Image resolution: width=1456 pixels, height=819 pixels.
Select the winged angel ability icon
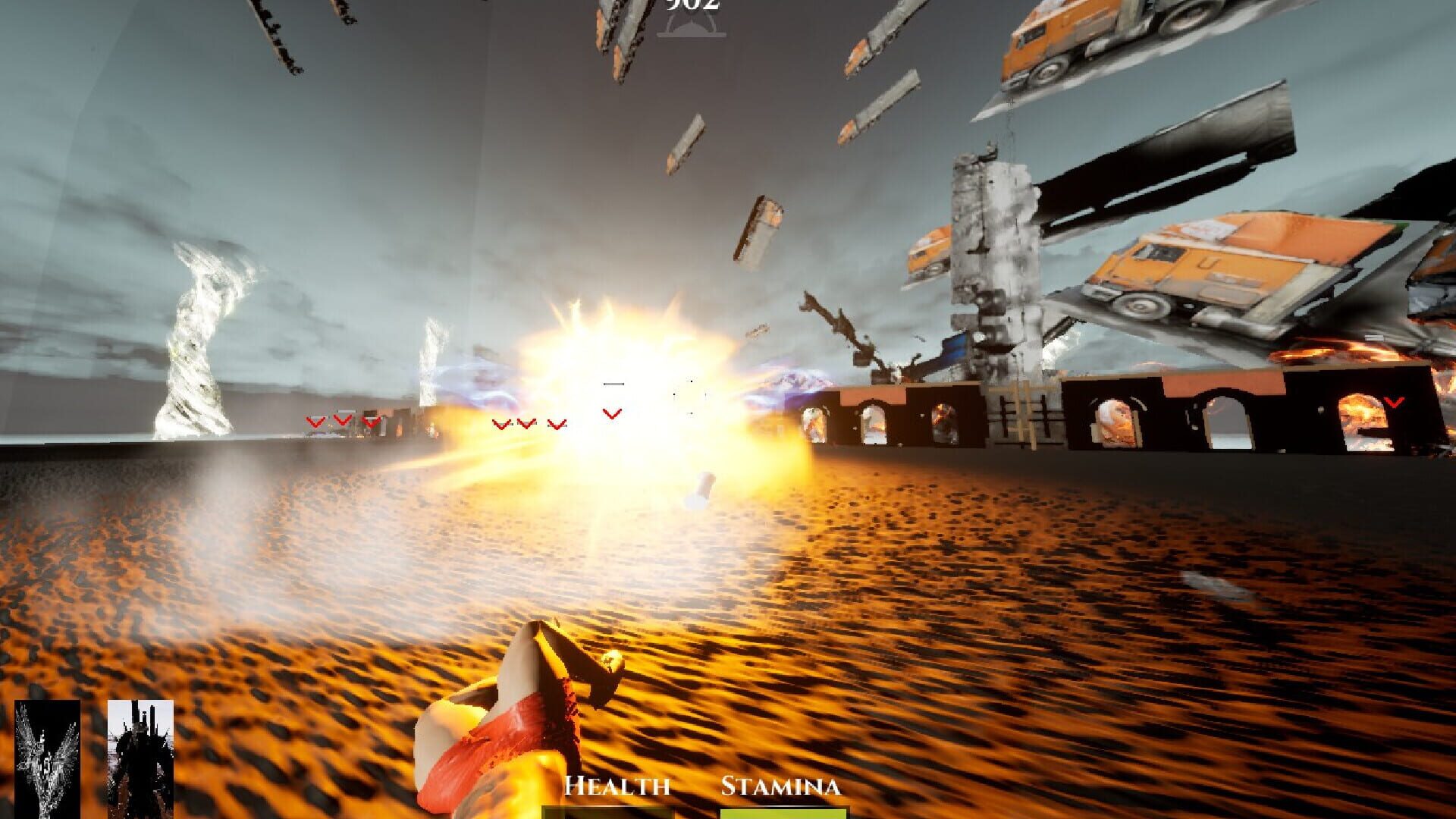(x=47, y=758)
